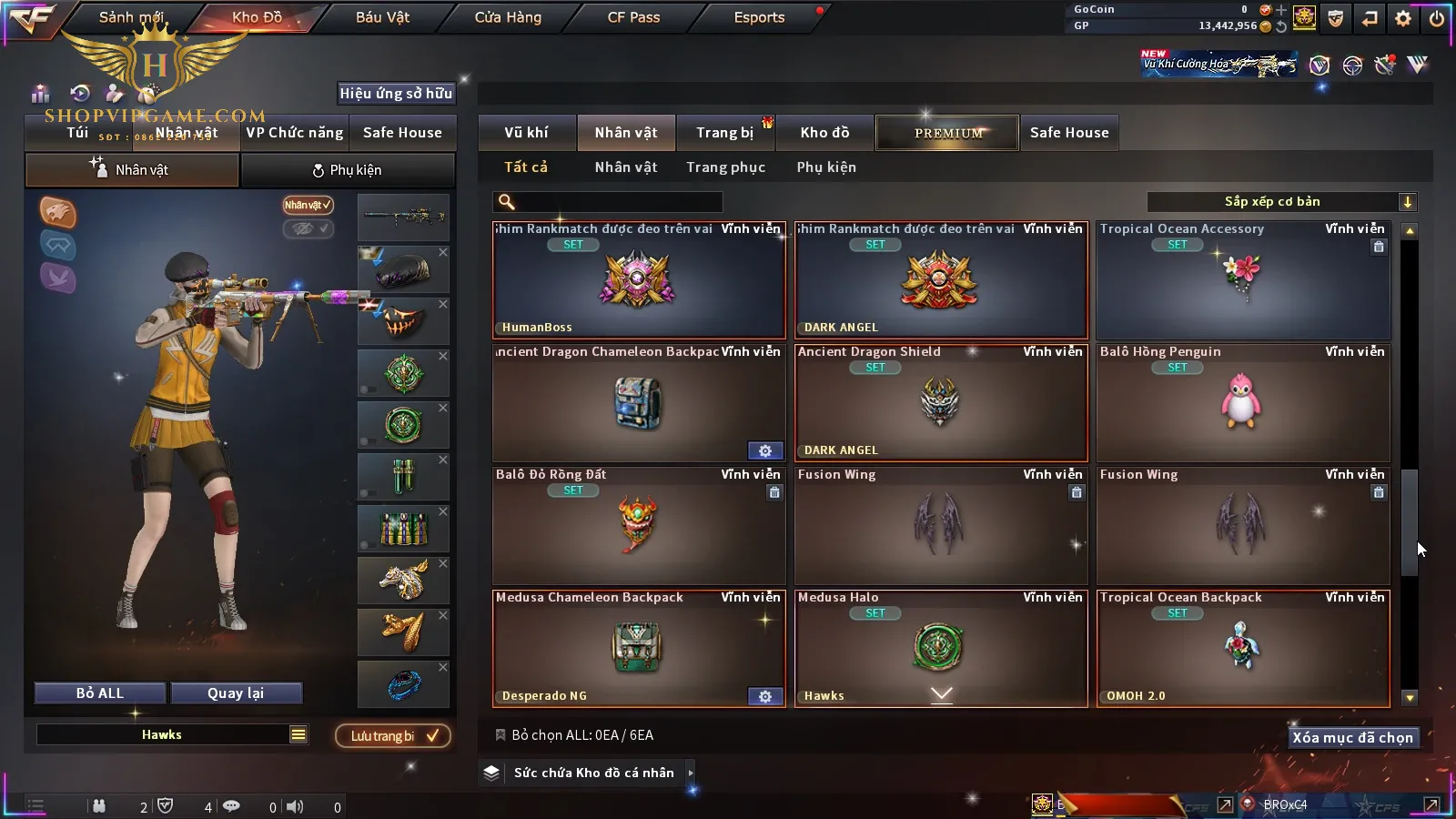Viewport: 1456px width, 819px height.
Task: Open the Esports menu
Action: (759, 17)
